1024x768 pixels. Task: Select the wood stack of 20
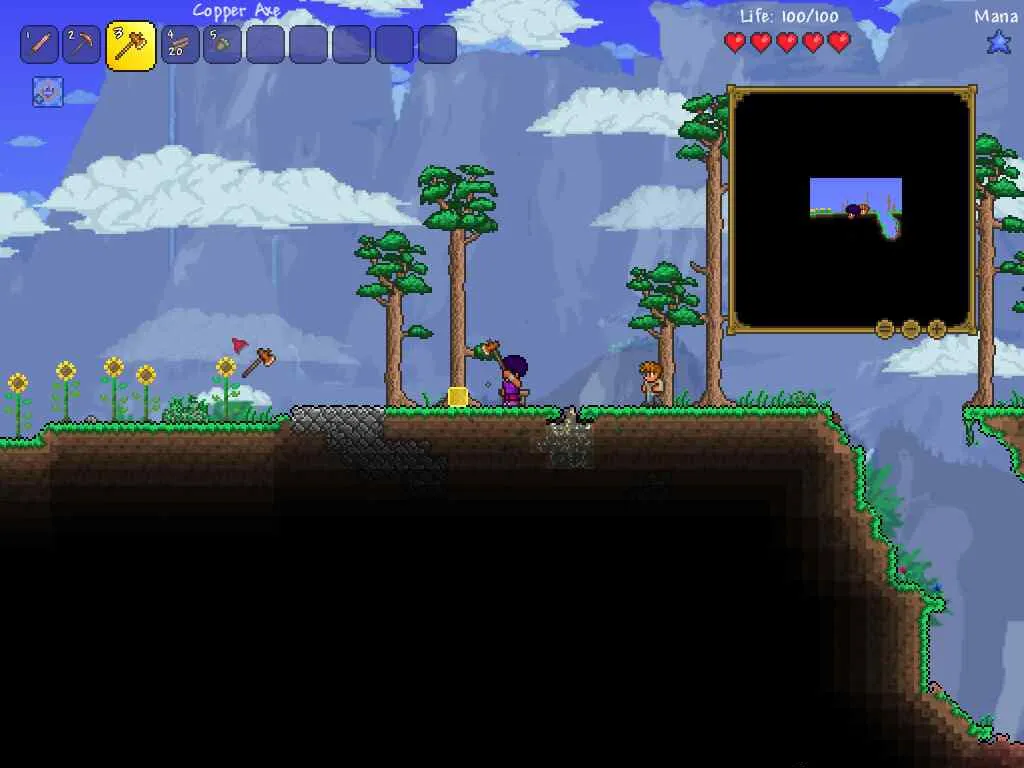tap(180, 44)
